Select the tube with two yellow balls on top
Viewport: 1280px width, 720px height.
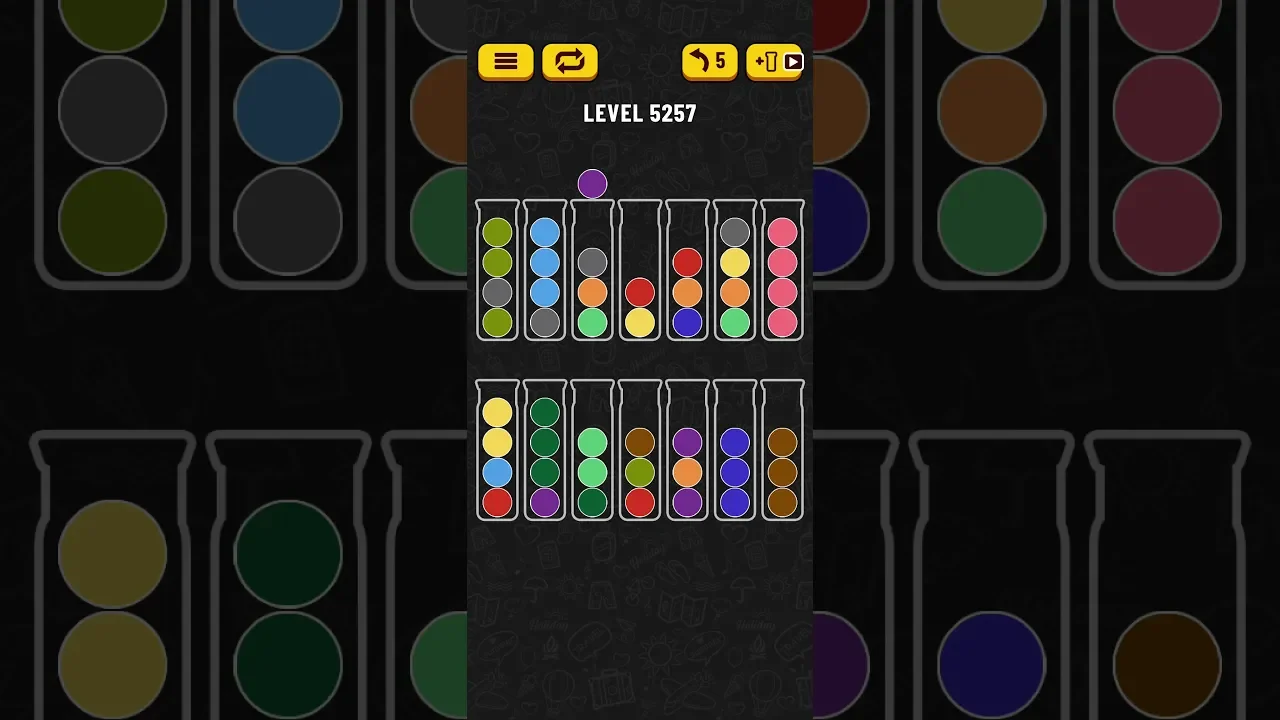[497, 452]
